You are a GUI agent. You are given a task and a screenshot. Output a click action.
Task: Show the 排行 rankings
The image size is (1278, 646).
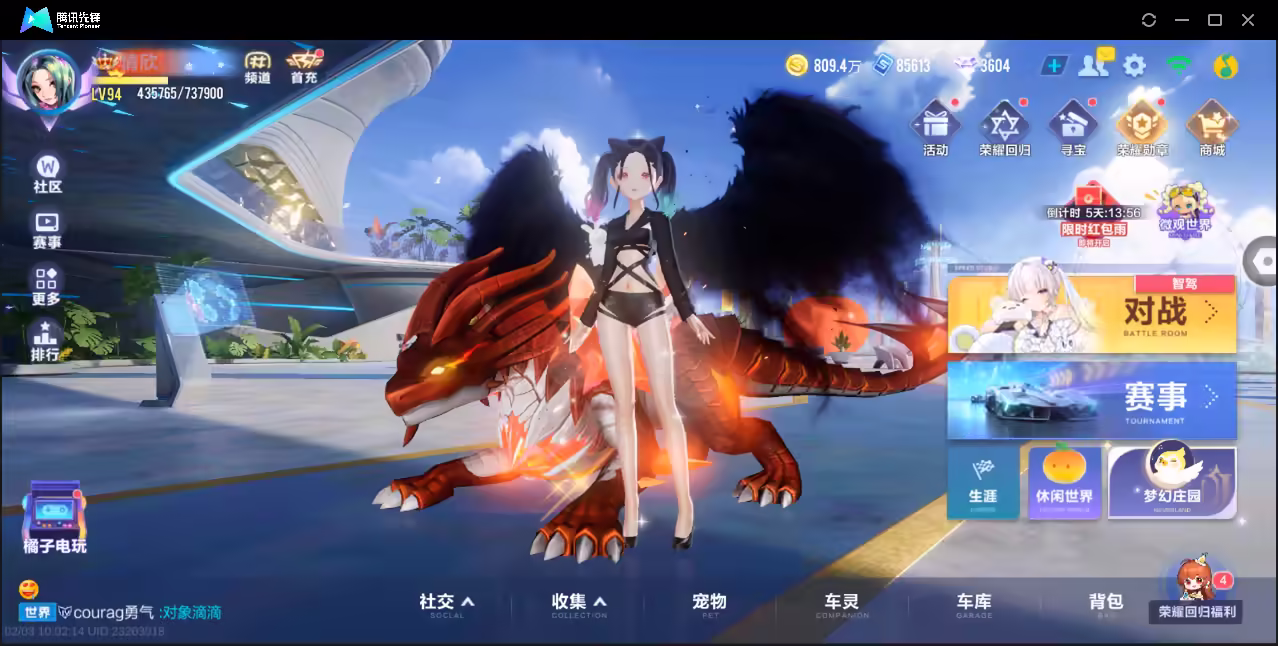tap(45, 341)
